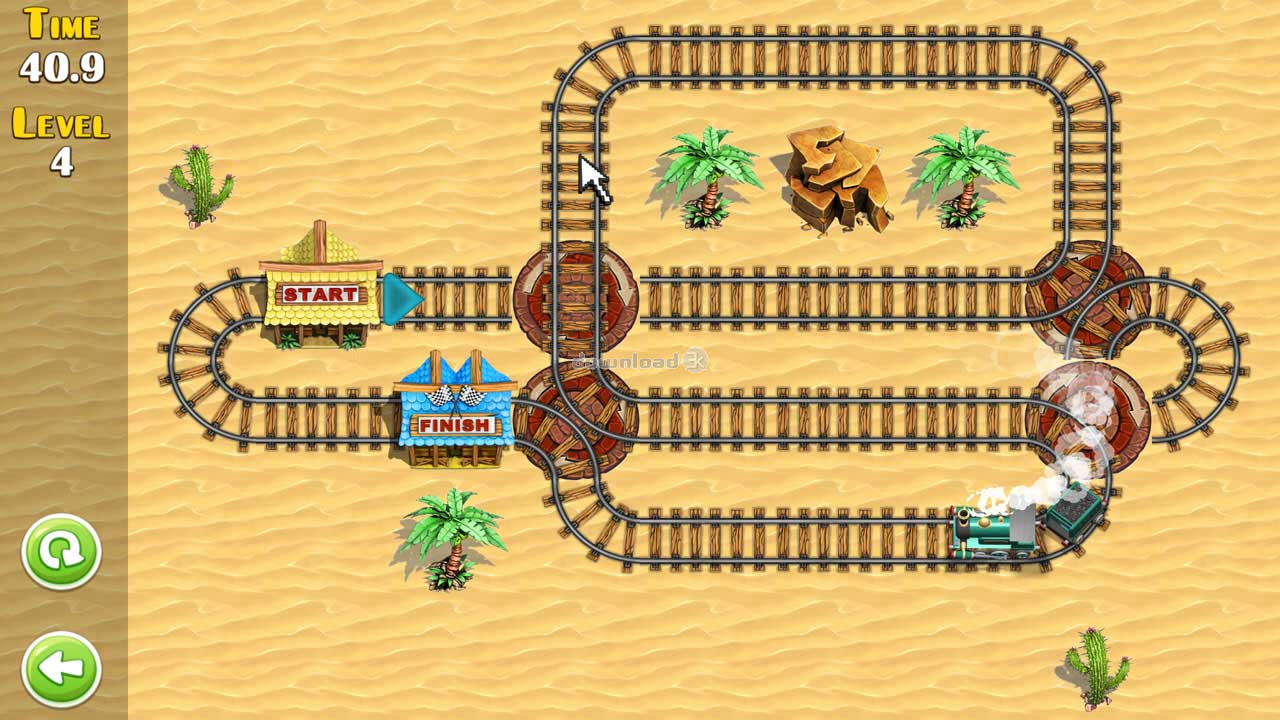Screen dimensions: 1280x720
Task: Rotate the turntable switch beside FINISH
Action: click(575, 420)
